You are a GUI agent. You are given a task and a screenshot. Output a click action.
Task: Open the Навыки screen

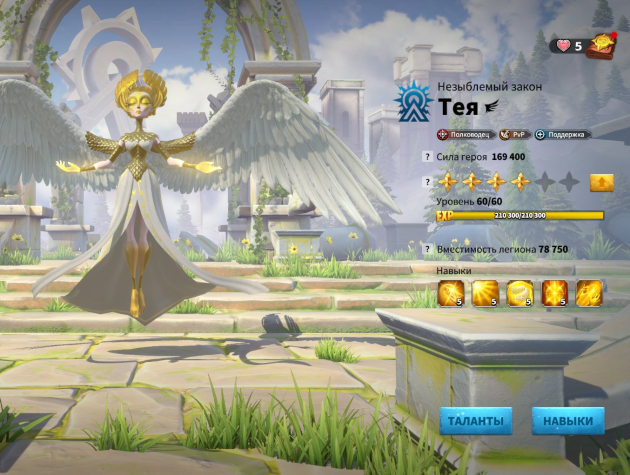pyautogui.click(x=568, y=421)
